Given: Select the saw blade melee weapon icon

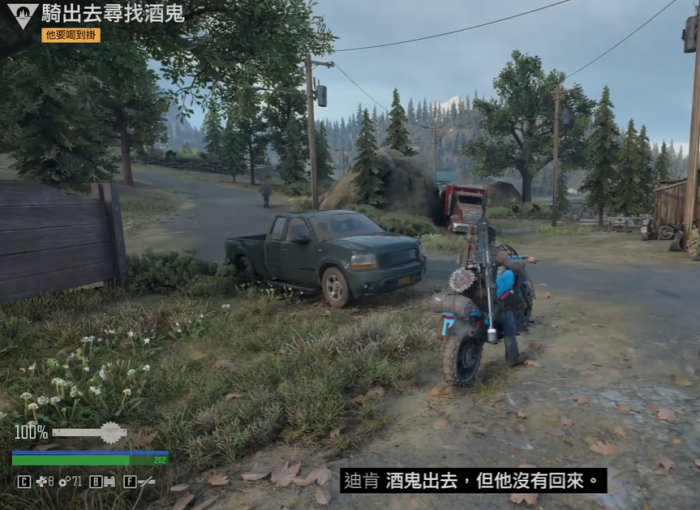Looking at the screenshot, I should [111, 432].
